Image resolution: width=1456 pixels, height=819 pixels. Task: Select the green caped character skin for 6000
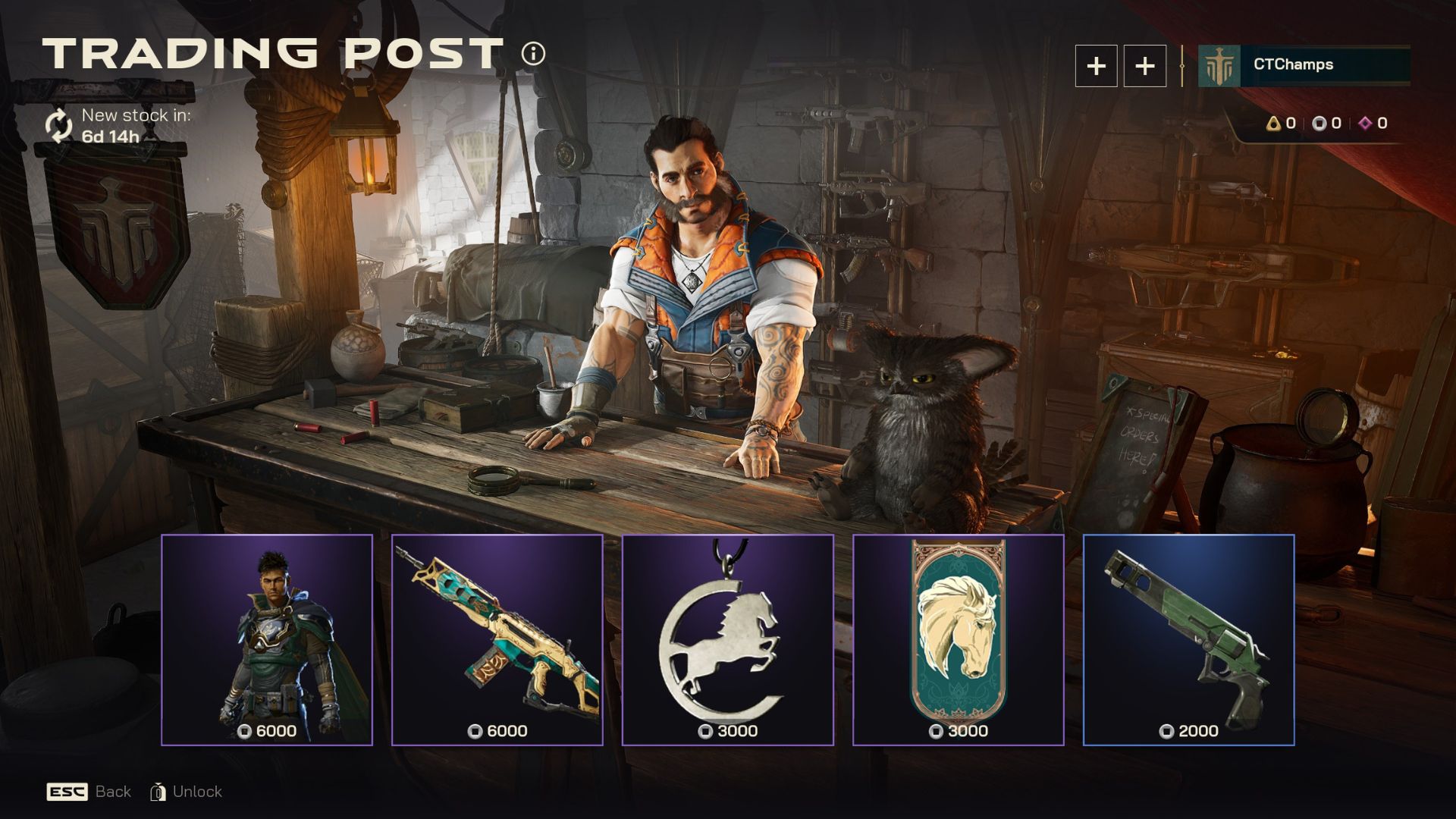pyautogui.click(x=267, y=639)
